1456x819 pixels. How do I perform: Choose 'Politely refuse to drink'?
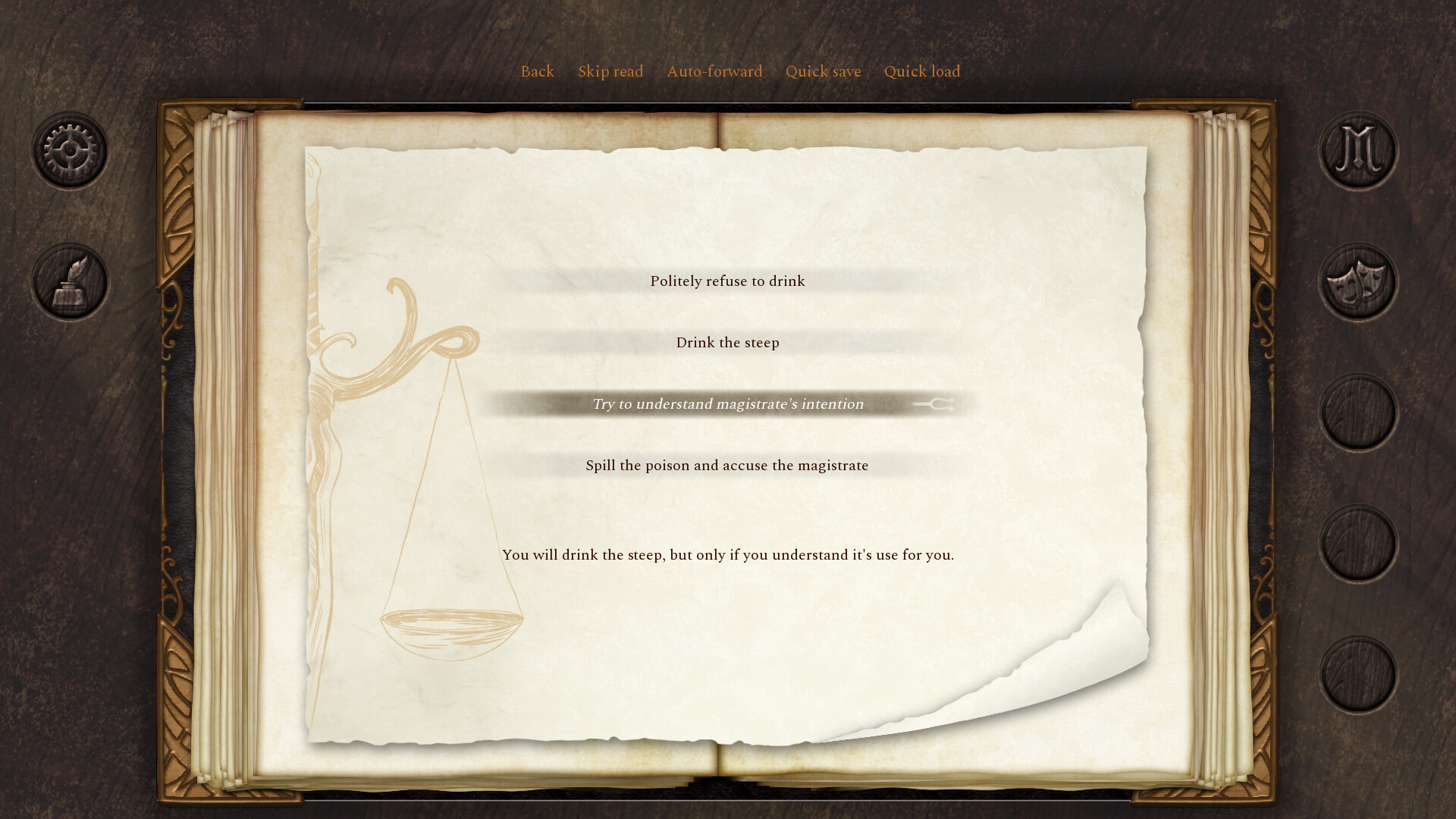click(x=727, y=281)
